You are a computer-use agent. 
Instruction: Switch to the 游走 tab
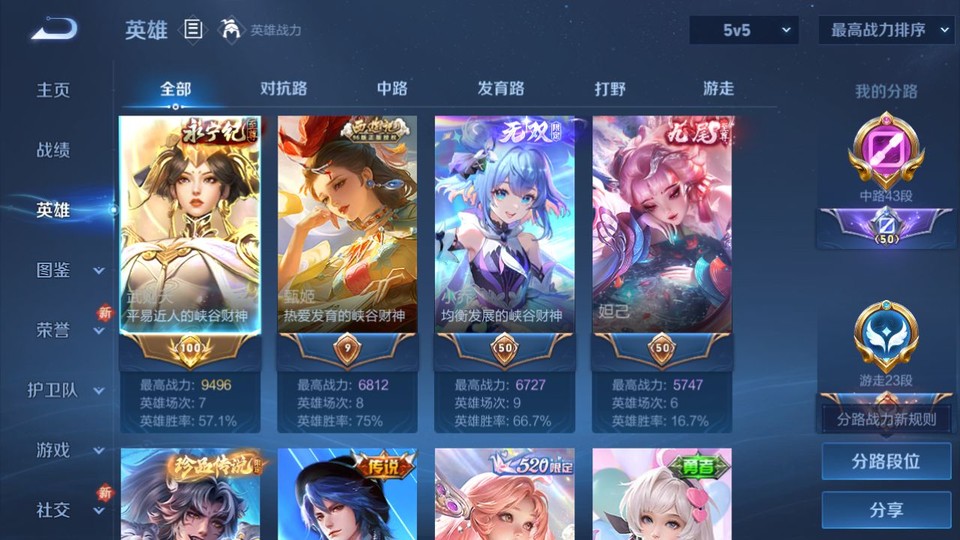click(718, 88)
